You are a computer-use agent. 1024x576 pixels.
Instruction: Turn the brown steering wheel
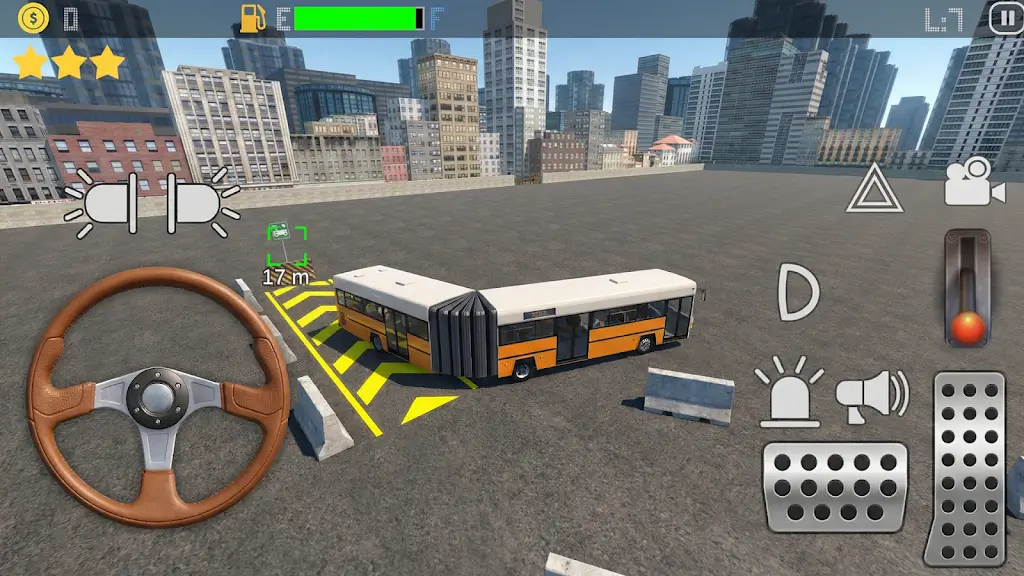(158, 396)
